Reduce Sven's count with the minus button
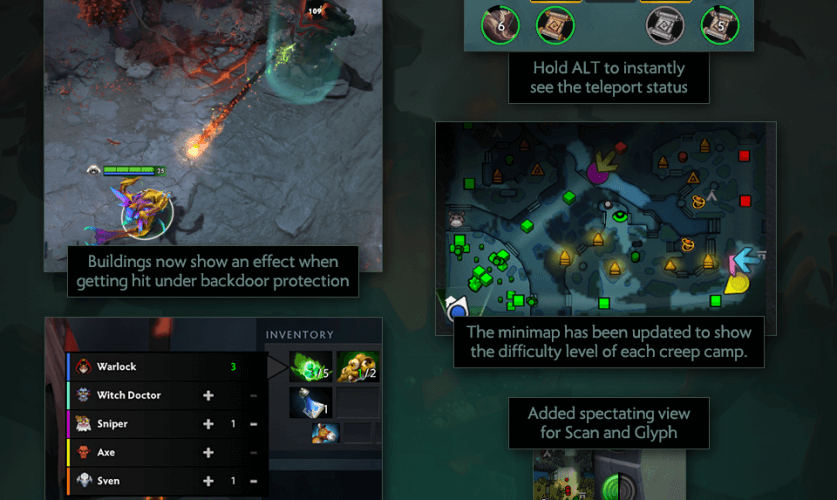This screenshot has height=500, width=837. pos(253,481)
